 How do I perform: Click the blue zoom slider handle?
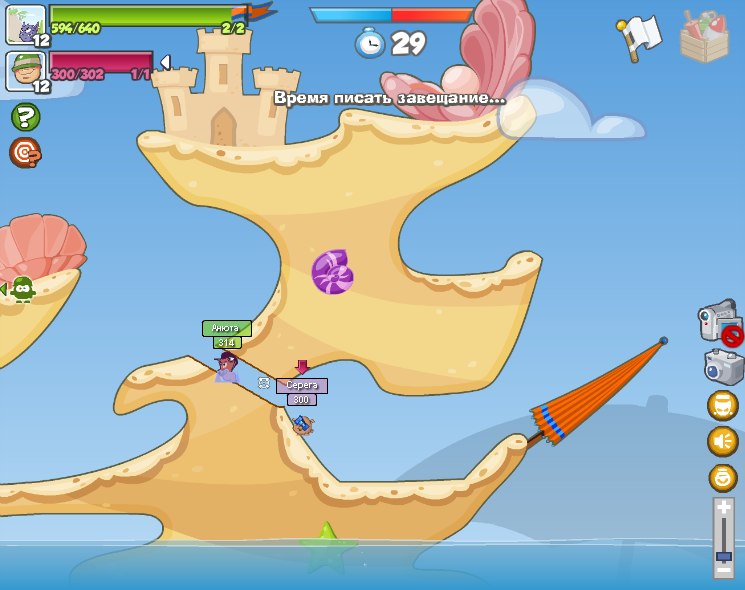pos(724,556)
